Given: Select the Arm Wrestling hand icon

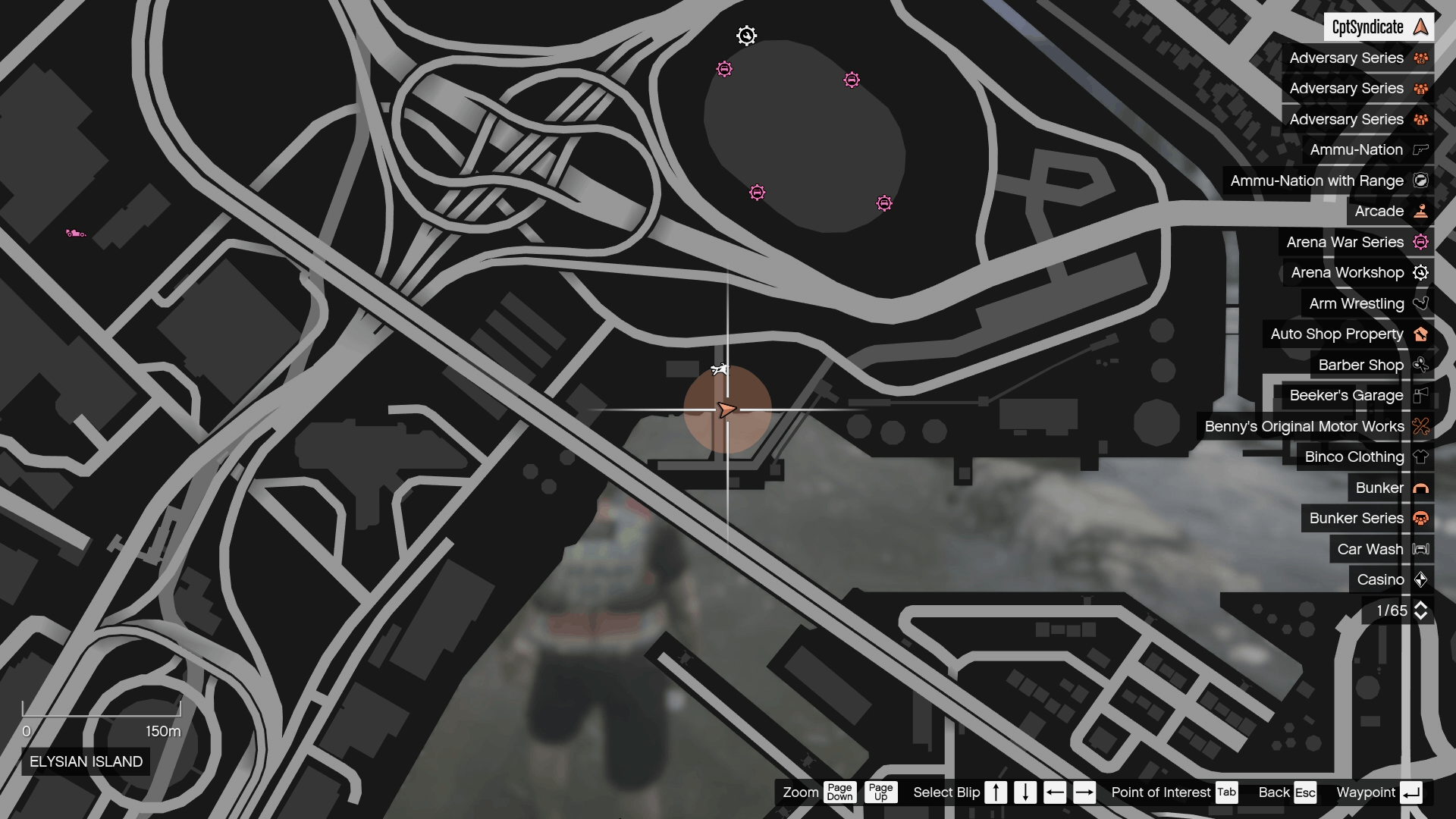Looking at the screenshot, I should [x=1420, y=303].
